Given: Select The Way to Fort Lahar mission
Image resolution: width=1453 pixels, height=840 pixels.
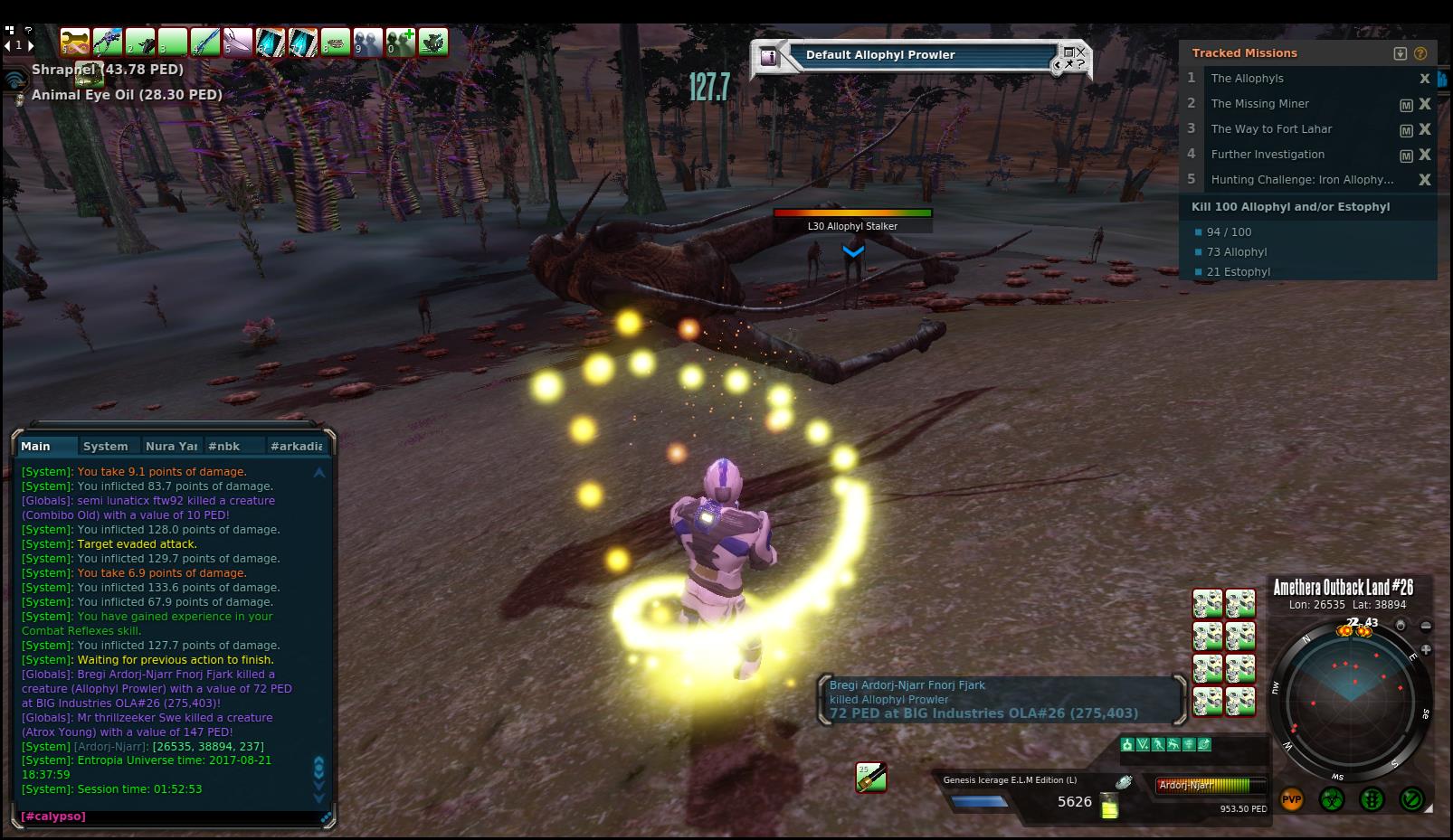Looking at the screenshot, I should [x=1271, y=129].
